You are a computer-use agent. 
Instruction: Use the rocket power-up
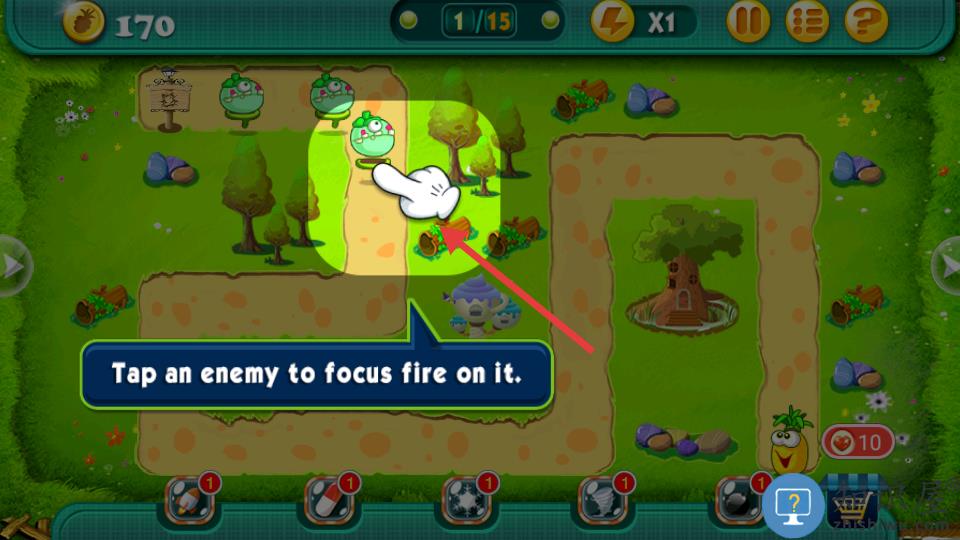(x=189, y=501)
